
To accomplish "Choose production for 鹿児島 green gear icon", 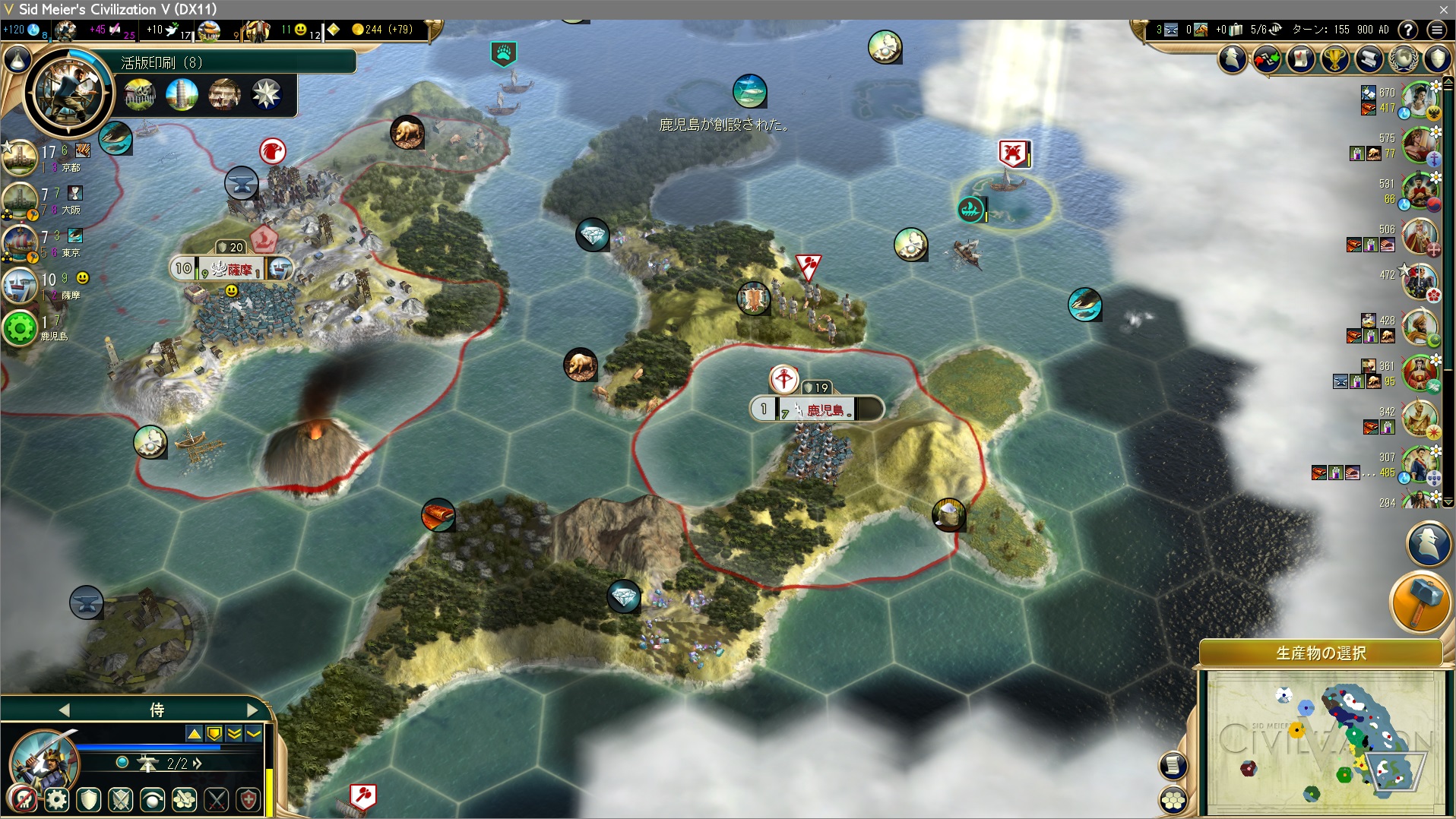I will pyautogui.click(x=20, y=328).
